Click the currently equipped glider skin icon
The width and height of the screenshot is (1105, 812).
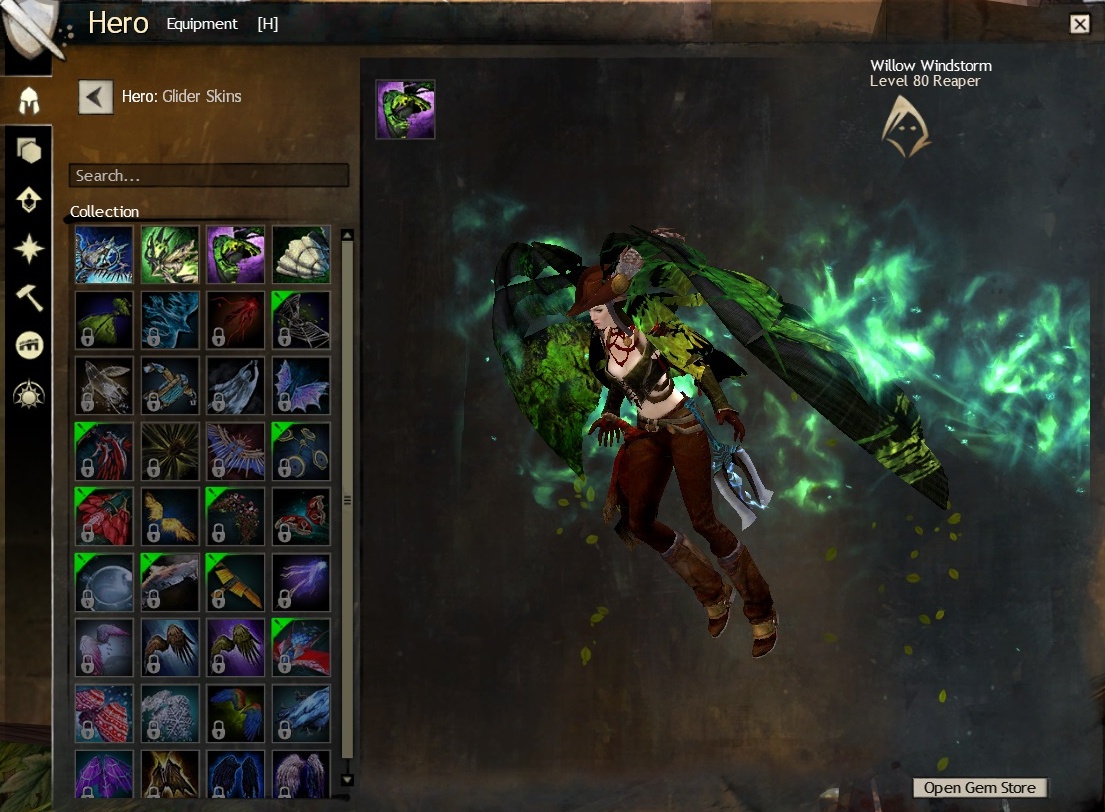tap(405, 109)
